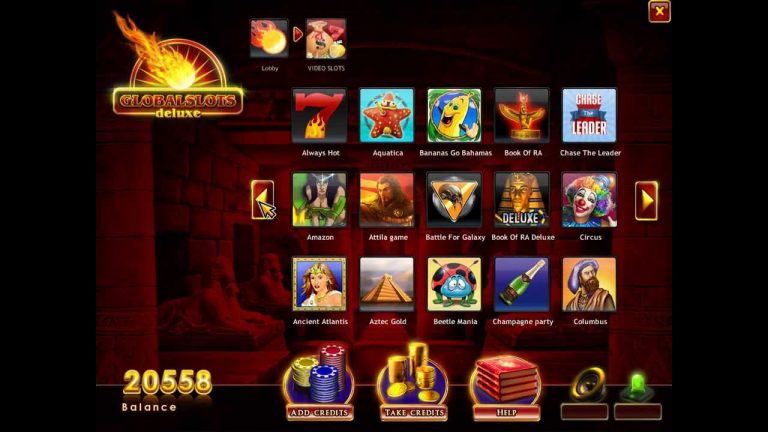The height and width of the screenshot is (432, 768).
Task: Start Bananas Go Bahamas
Action: click(454, 116)
